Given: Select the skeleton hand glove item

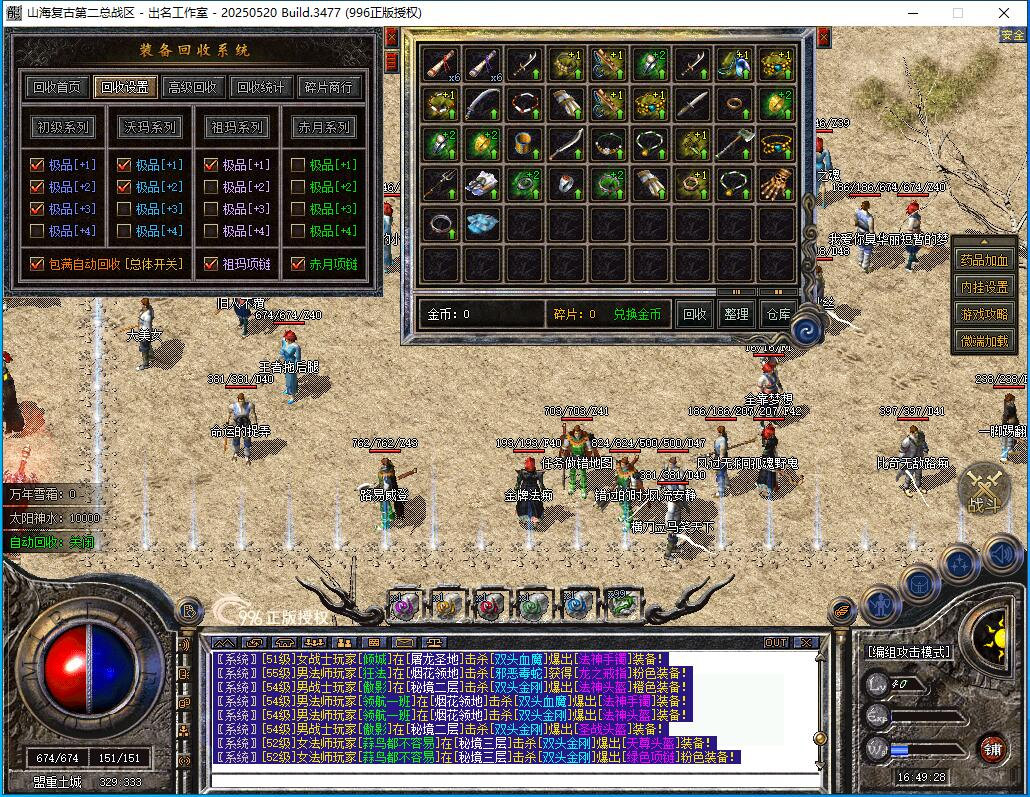Looking at the screenshot, I should [x=776, y=183].
